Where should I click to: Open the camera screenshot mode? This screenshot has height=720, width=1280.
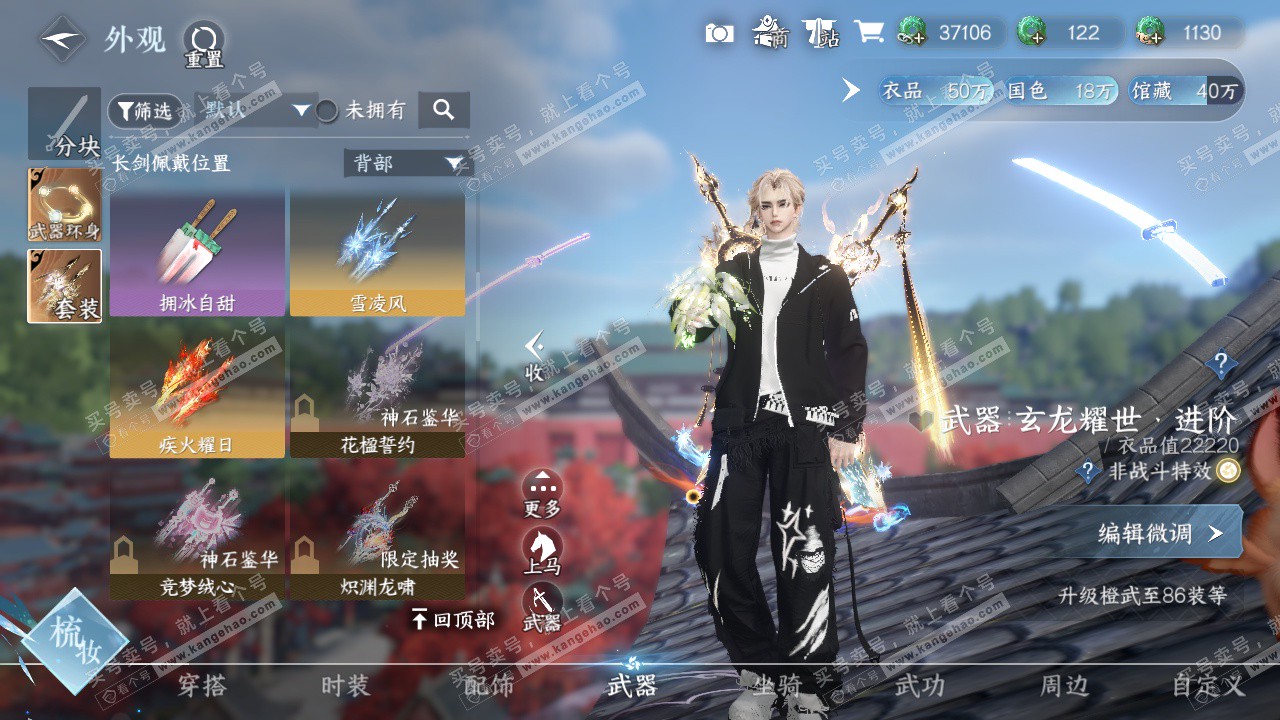coord(719,33)
